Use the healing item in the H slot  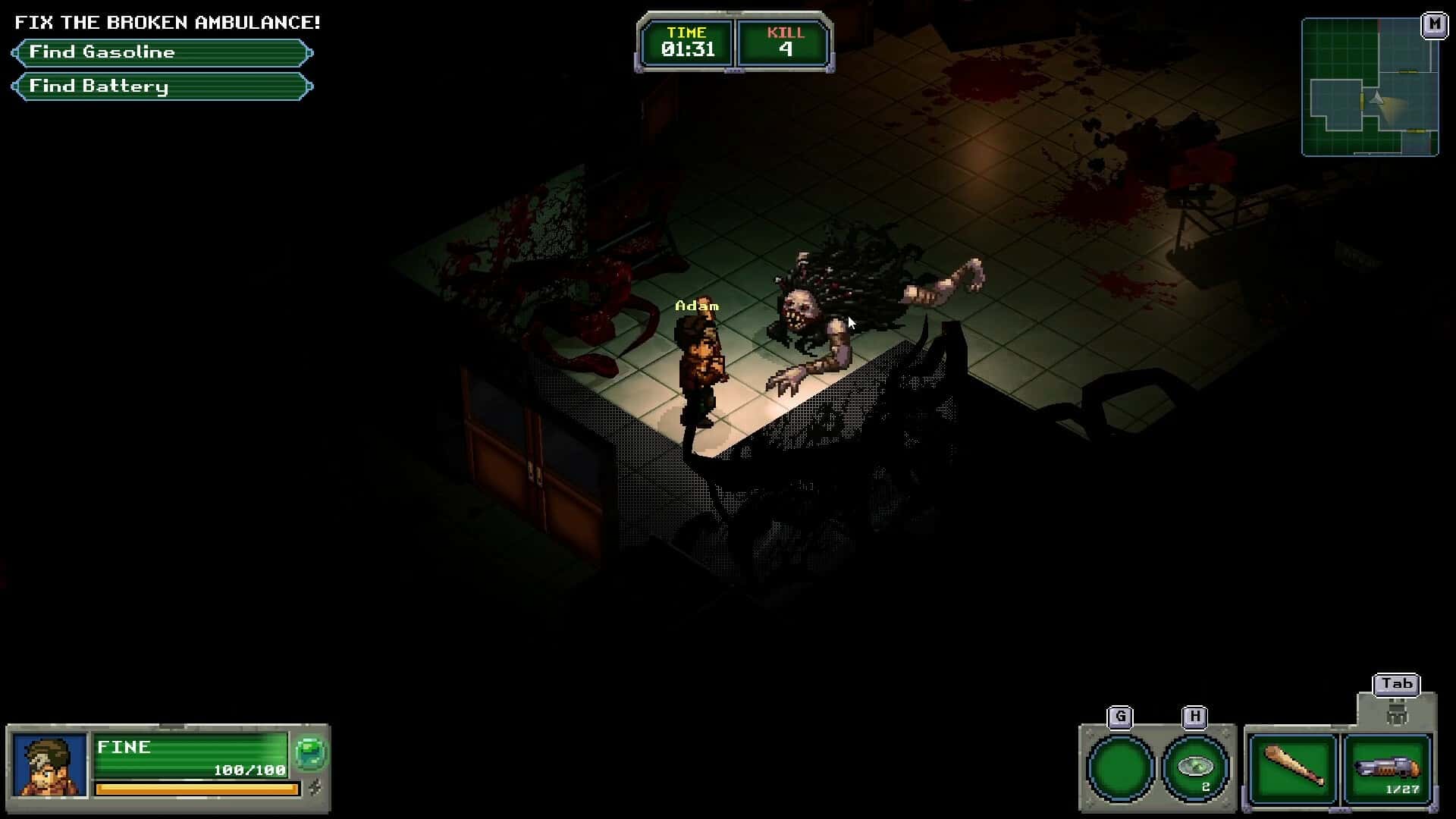(1195, 768)
